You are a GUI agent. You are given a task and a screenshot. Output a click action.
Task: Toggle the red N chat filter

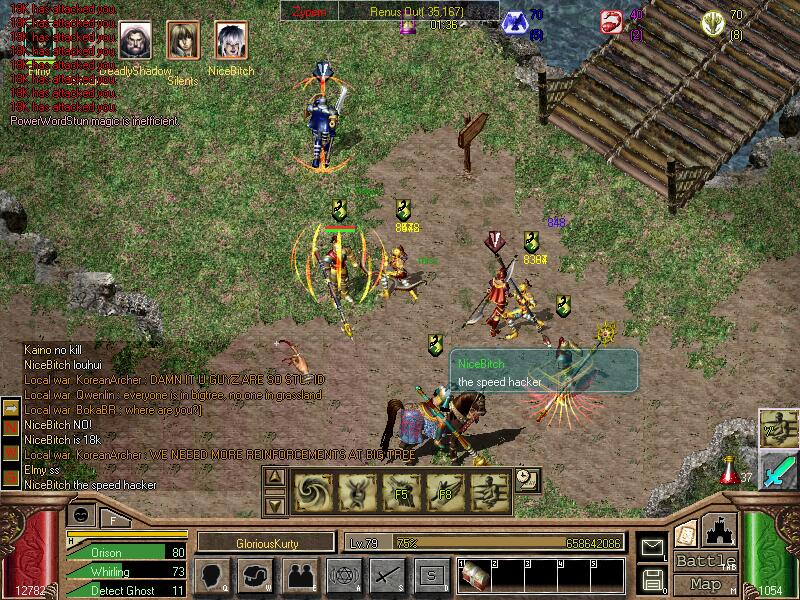point(12,428)
